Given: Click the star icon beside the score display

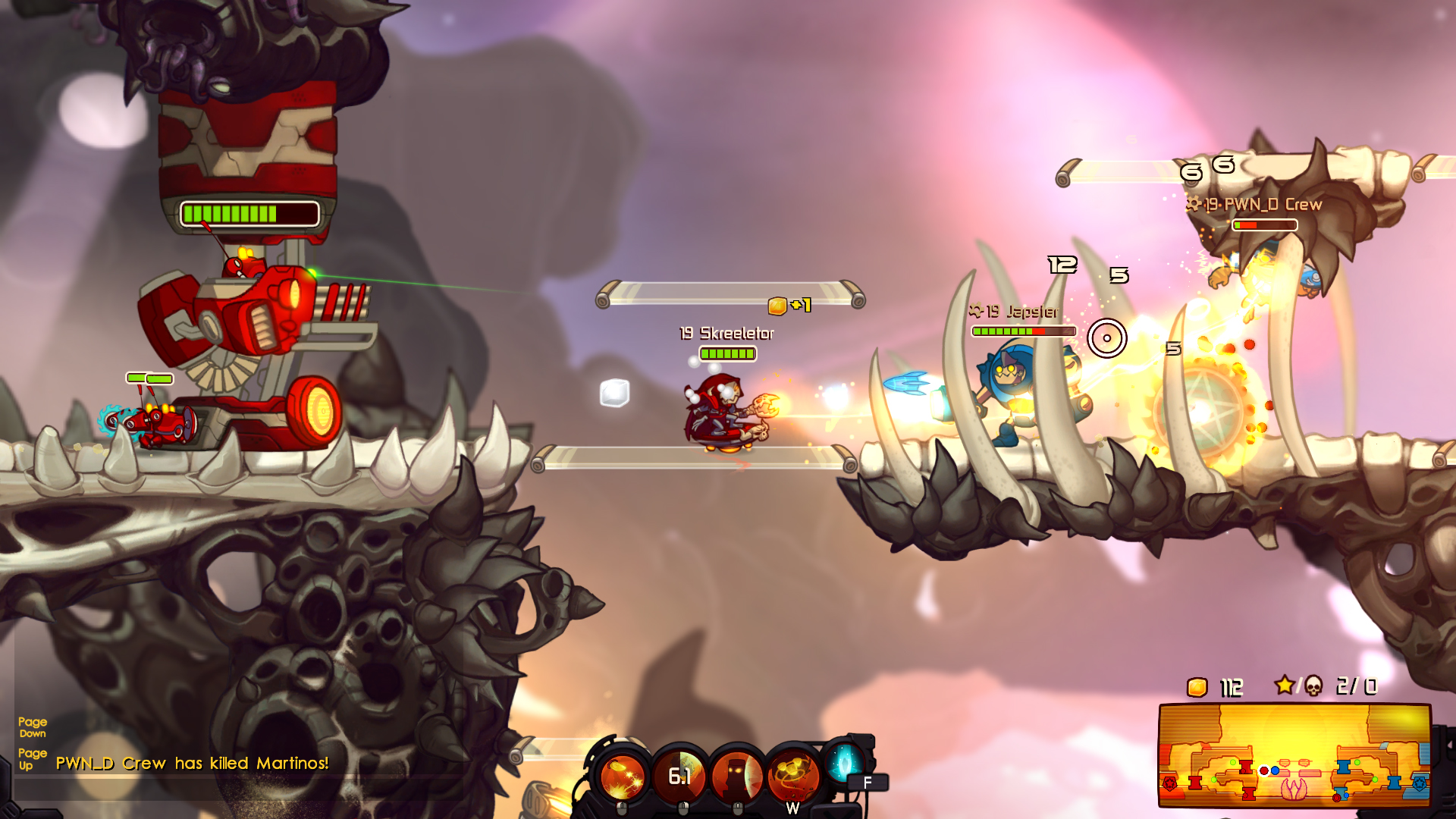Looking at the screenshot, I should 1285,685.
